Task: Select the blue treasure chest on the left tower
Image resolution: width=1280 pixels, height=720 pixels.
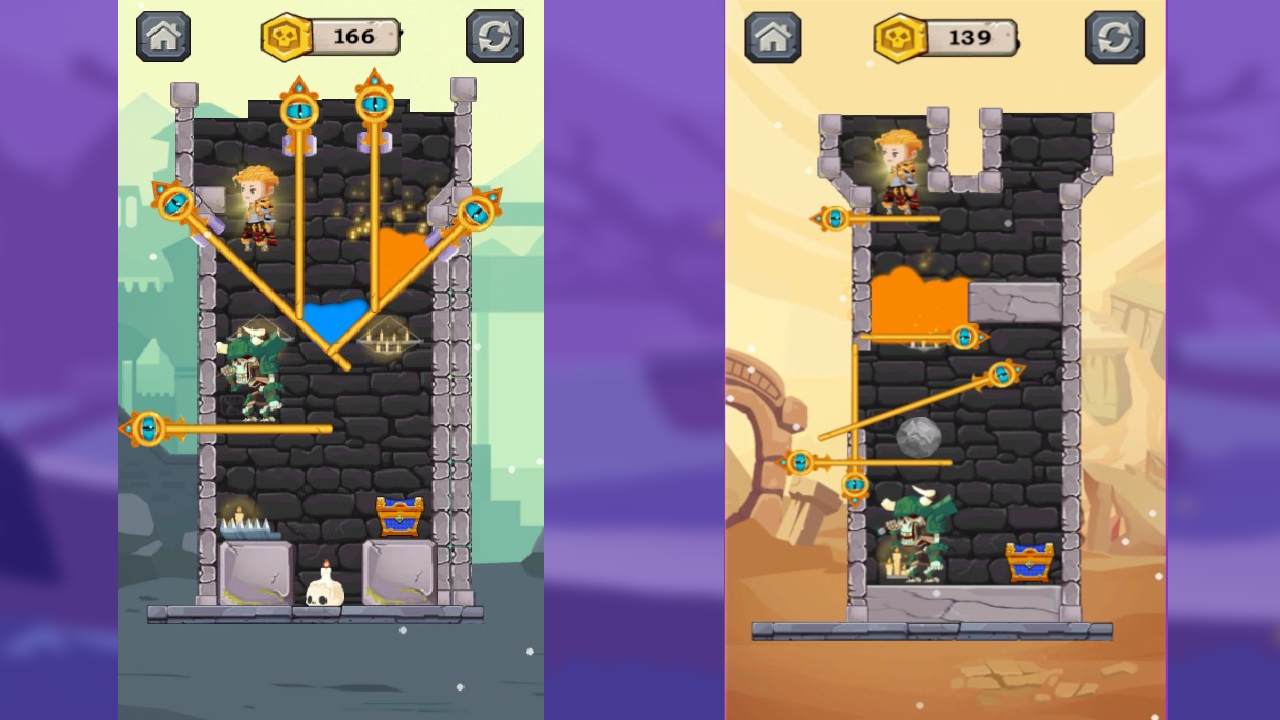Action: (x=400, y=513)
